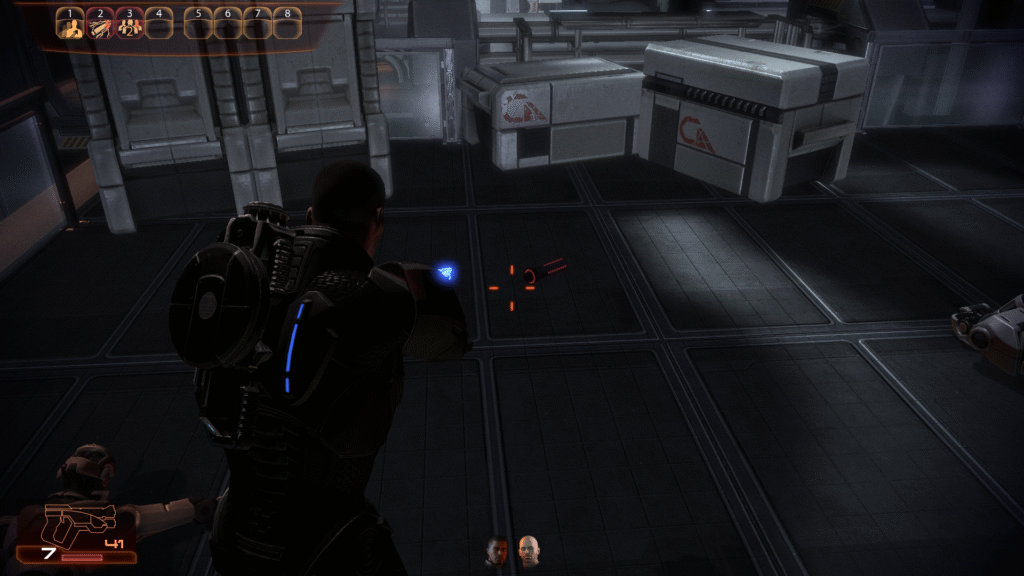This screenshot has width=1024, height=576.
Task: Select the dark-haired squadmate portrait
Action: point(497,550)
